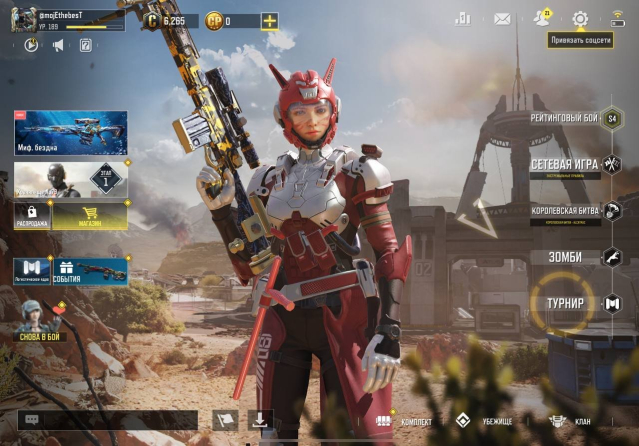The width and height of the screenshot is (639, 446).
Task: Open the battle pass Этап 1 banner
Action: point(71,180)
